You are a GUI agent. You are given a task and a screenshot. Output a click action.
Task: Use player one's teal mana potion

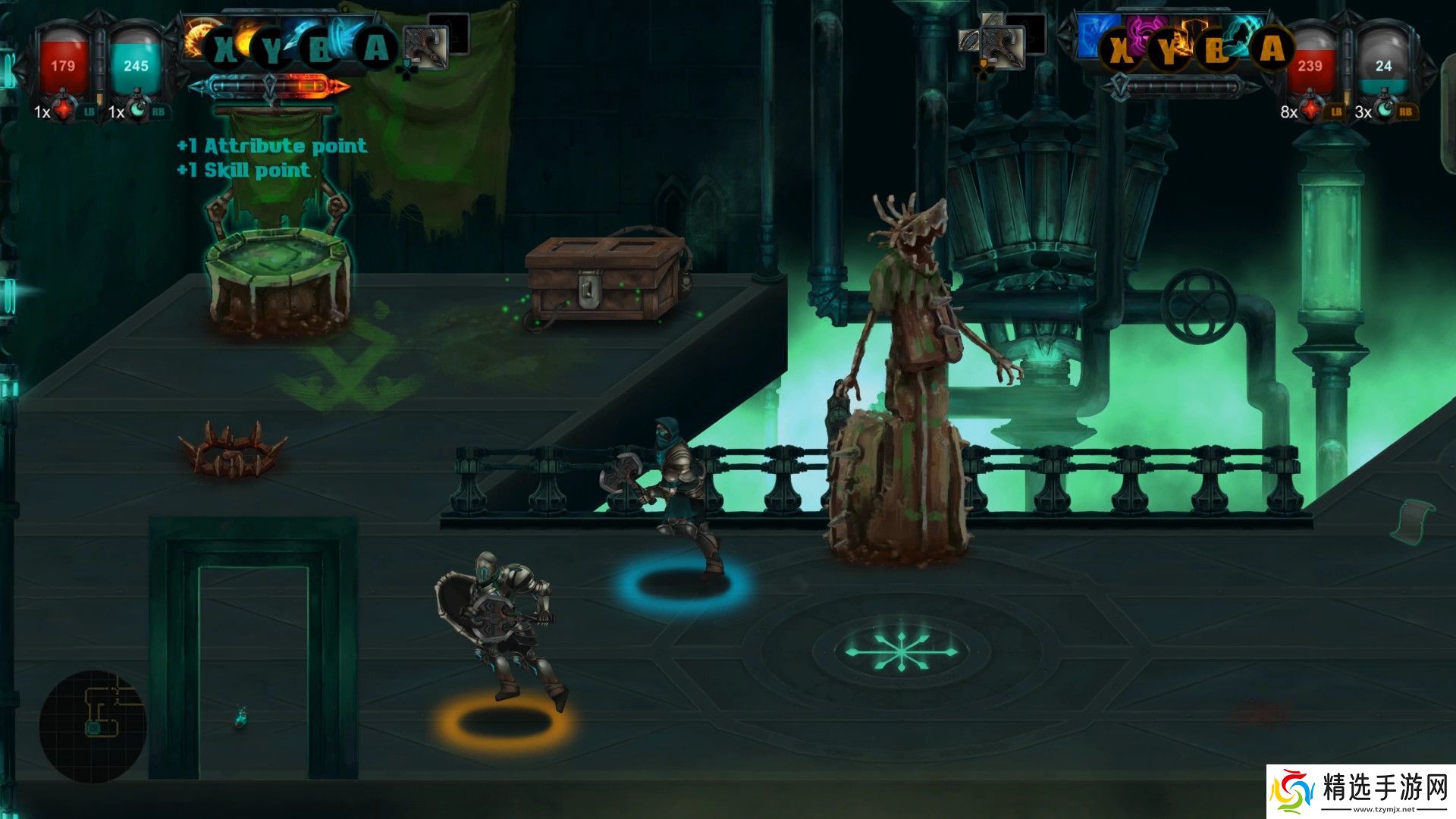pos(137,111)
